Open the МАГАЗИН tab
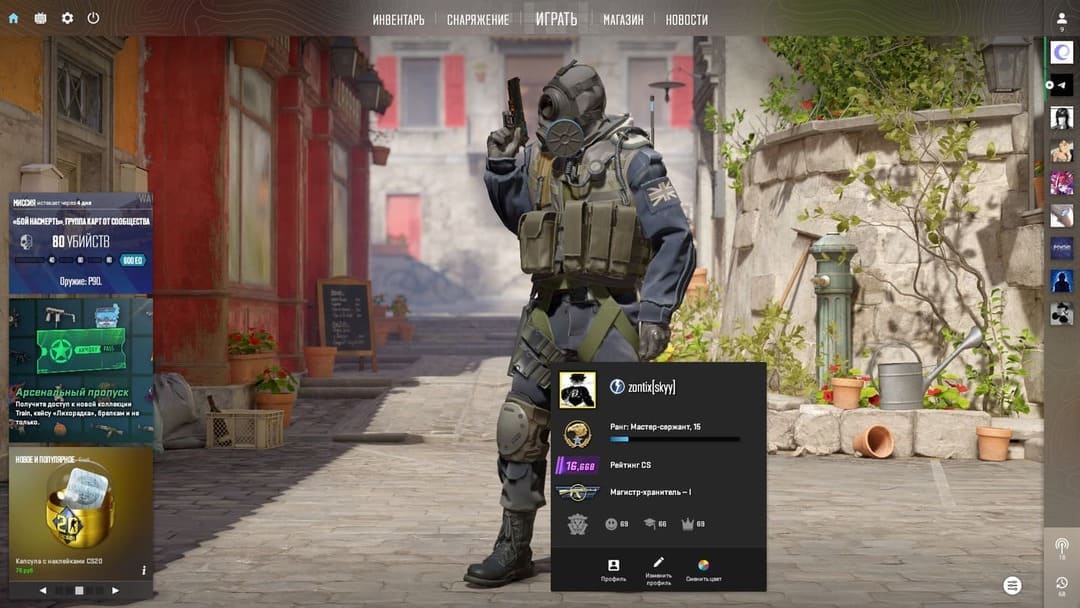 tap(623, 19)
